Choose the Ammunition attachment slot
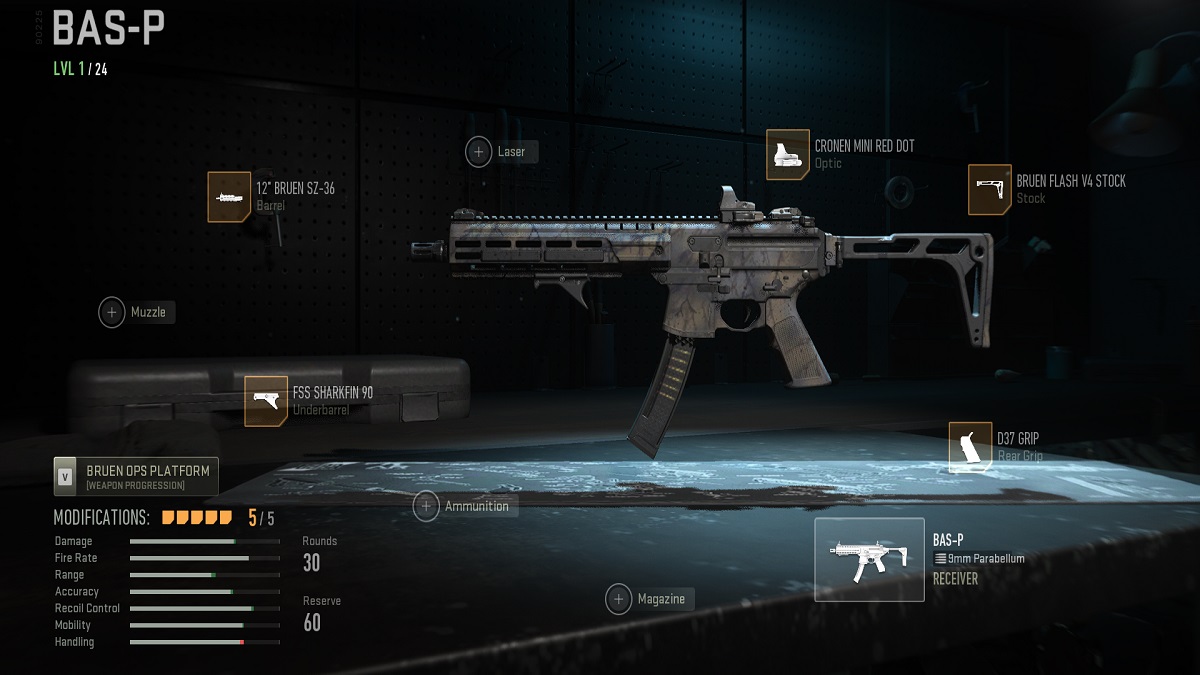1200x675 pixels. (x=427, y=506)
